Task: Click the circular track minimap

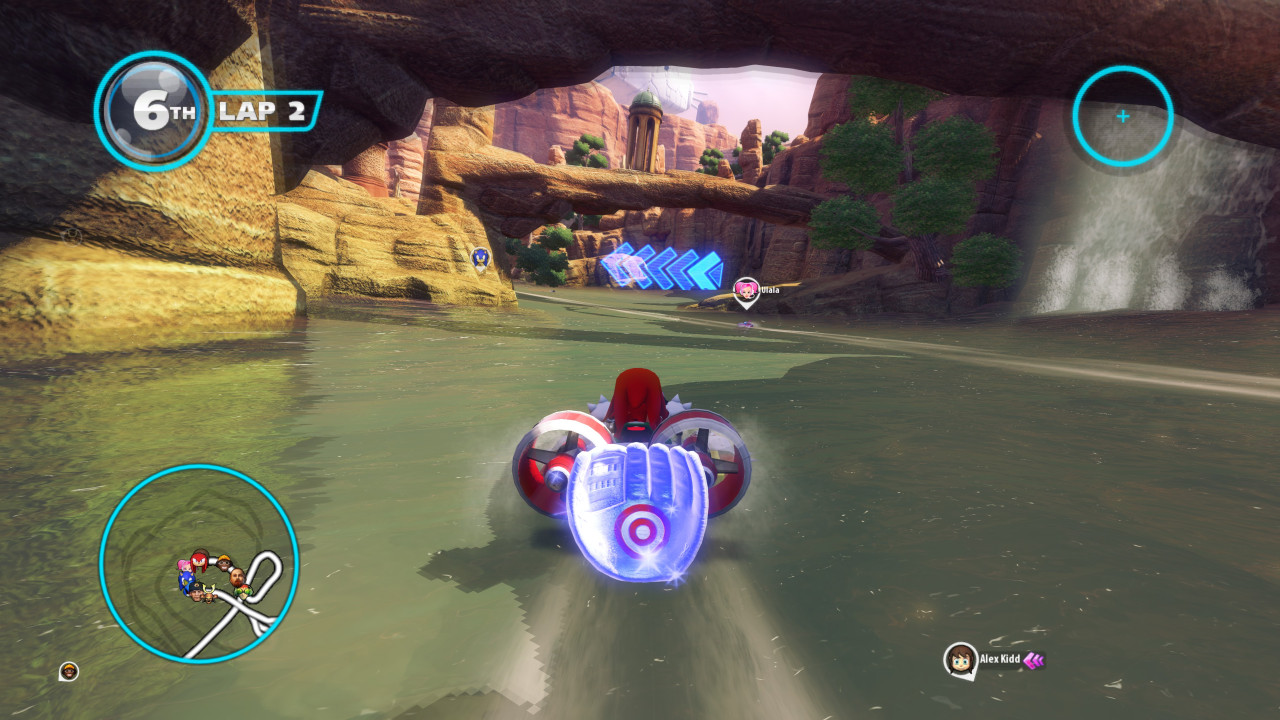Action: (199, 563)
